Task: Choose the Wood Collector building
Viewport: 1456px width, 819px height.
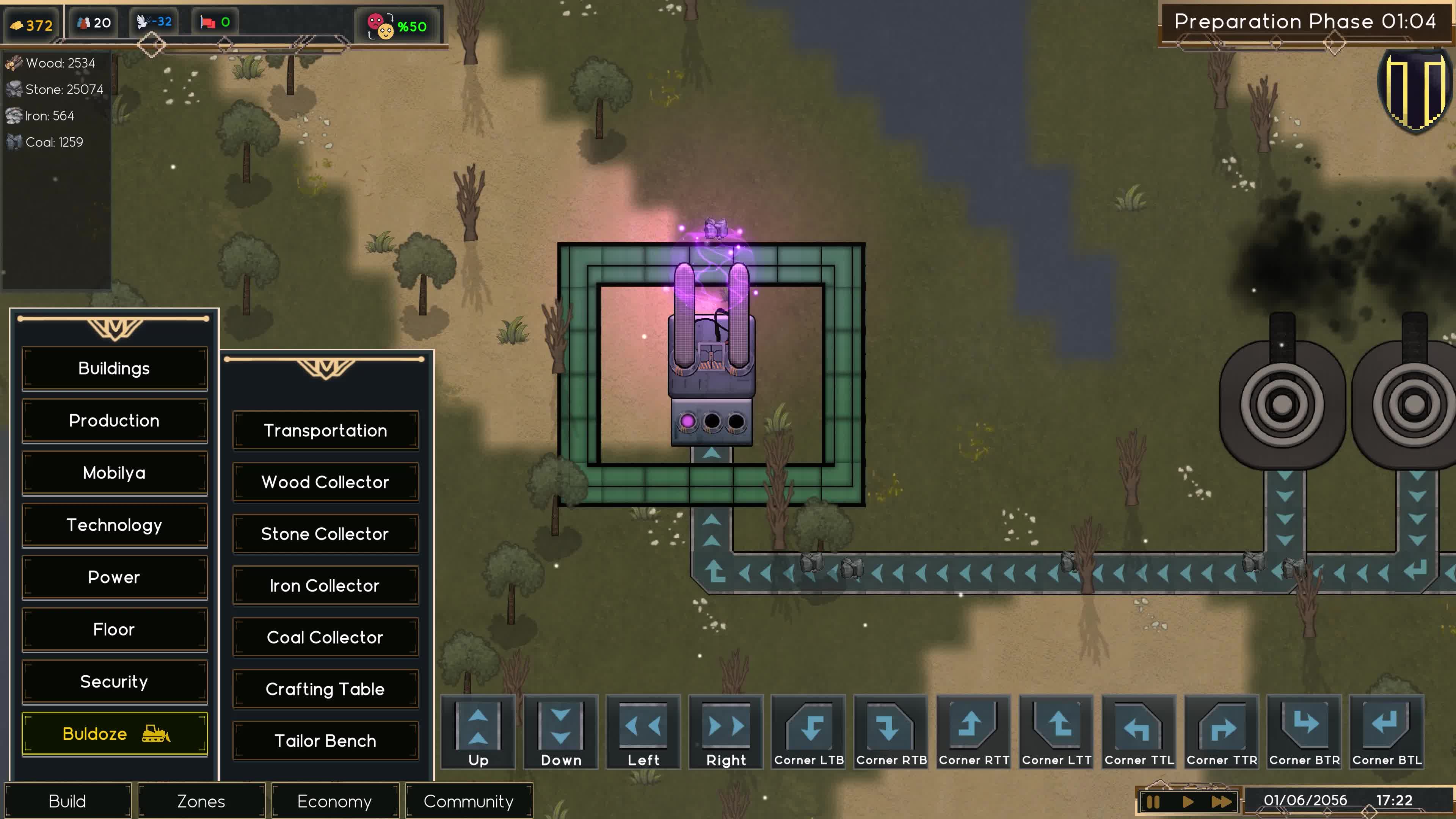Action: (325, 482)
